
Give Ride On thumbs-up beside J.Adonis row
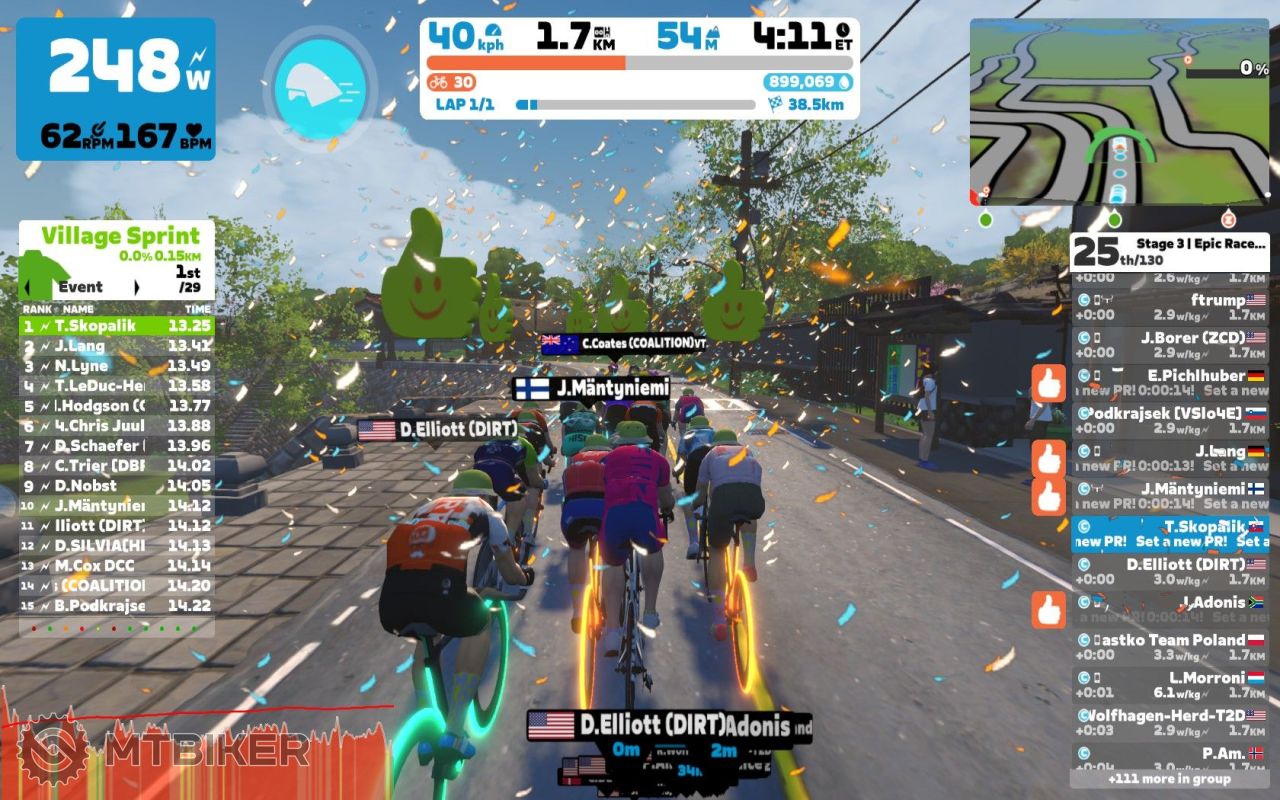click(x=1049, y=610)
